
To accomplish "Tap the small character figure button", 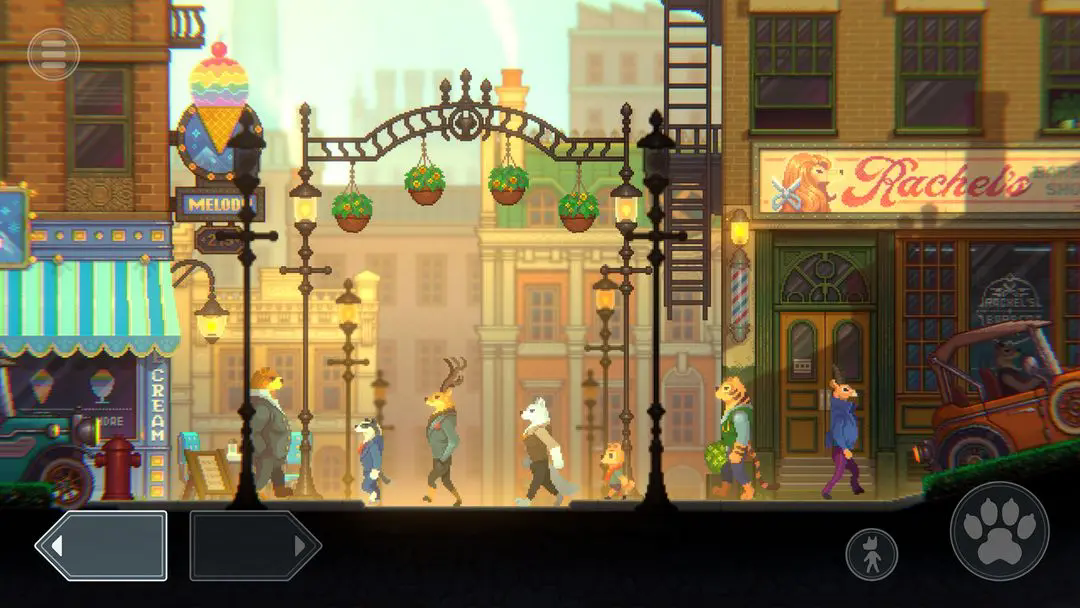I will click(871, 554).
